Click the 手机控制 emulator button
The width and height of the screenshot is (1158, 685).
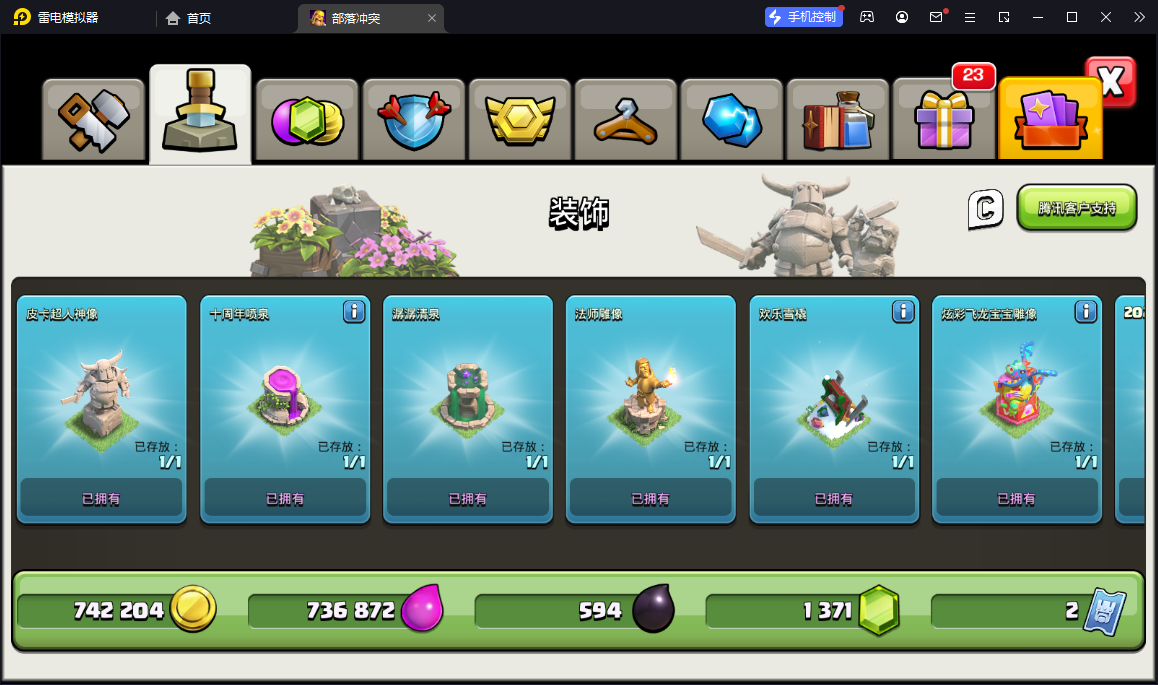tap(803, 17)
